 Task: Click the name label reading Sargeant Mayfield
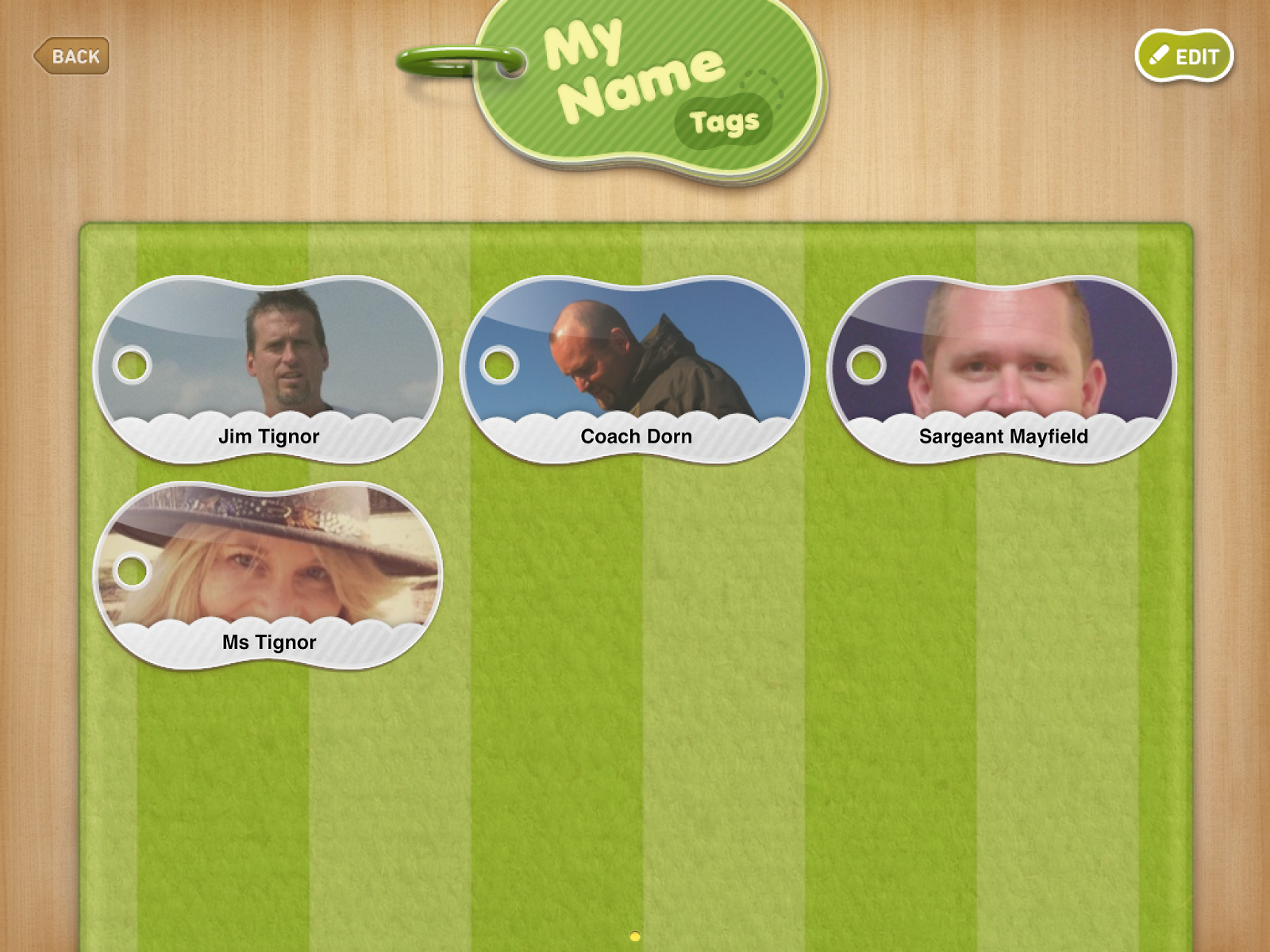click(x=1004, y=436)
